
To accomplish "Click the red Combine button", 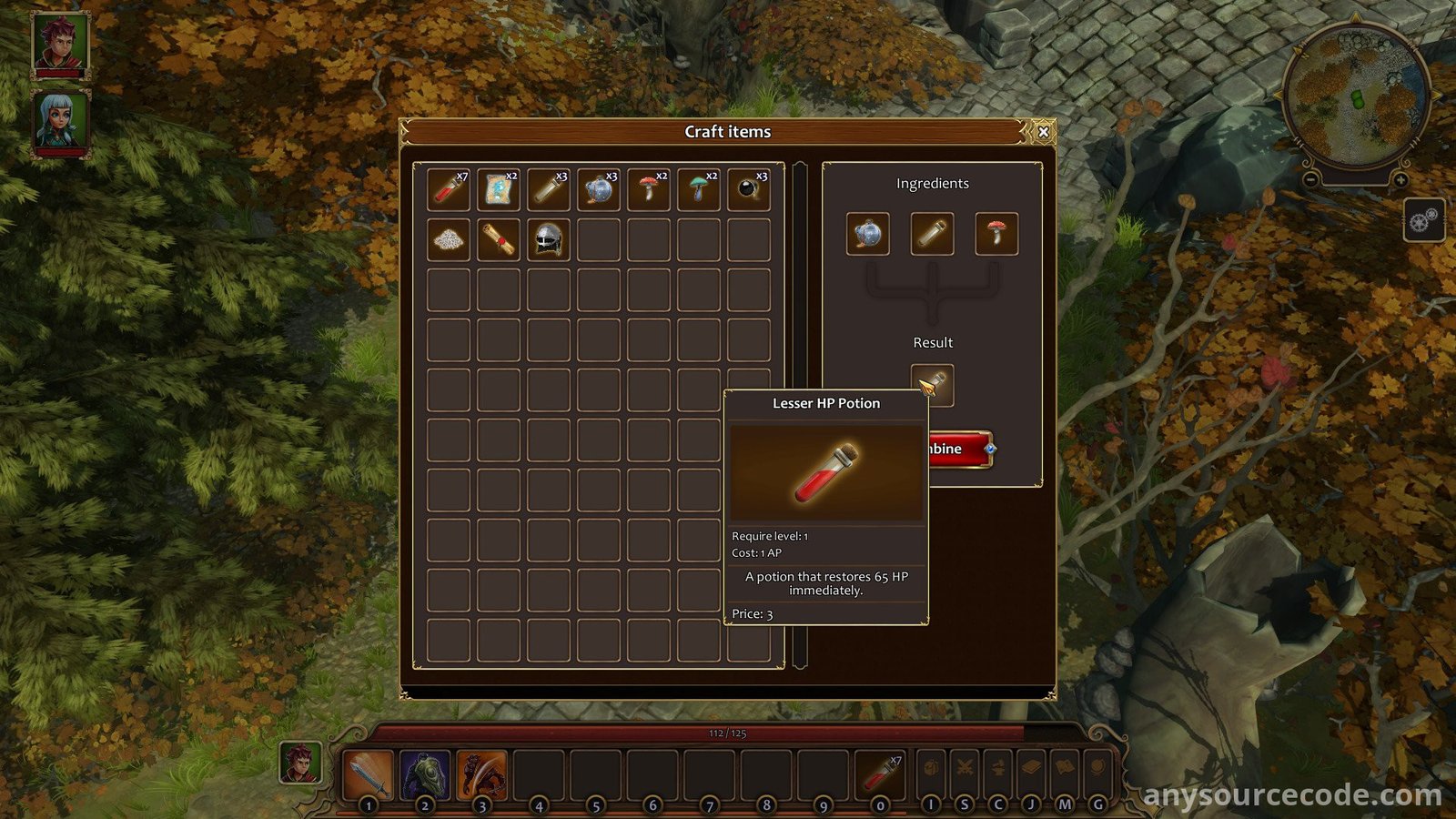I will (x=957, y=449).
